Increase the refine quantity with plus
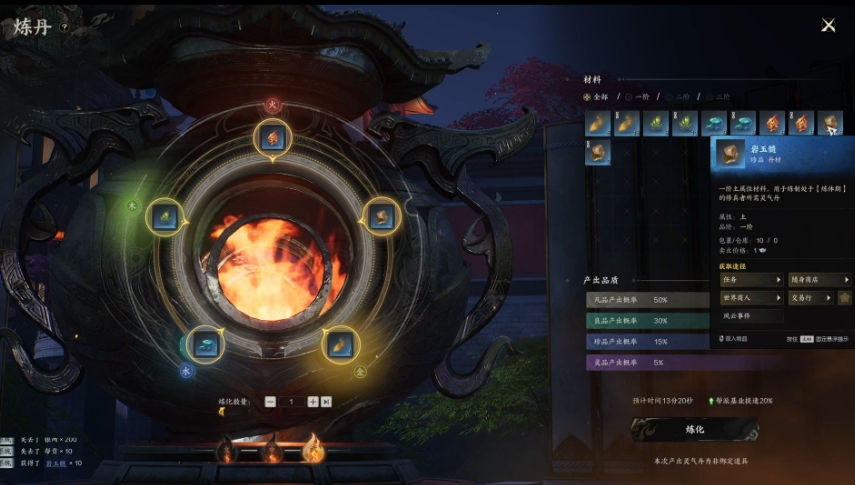The image size is (855, 485). pos(313,401)
